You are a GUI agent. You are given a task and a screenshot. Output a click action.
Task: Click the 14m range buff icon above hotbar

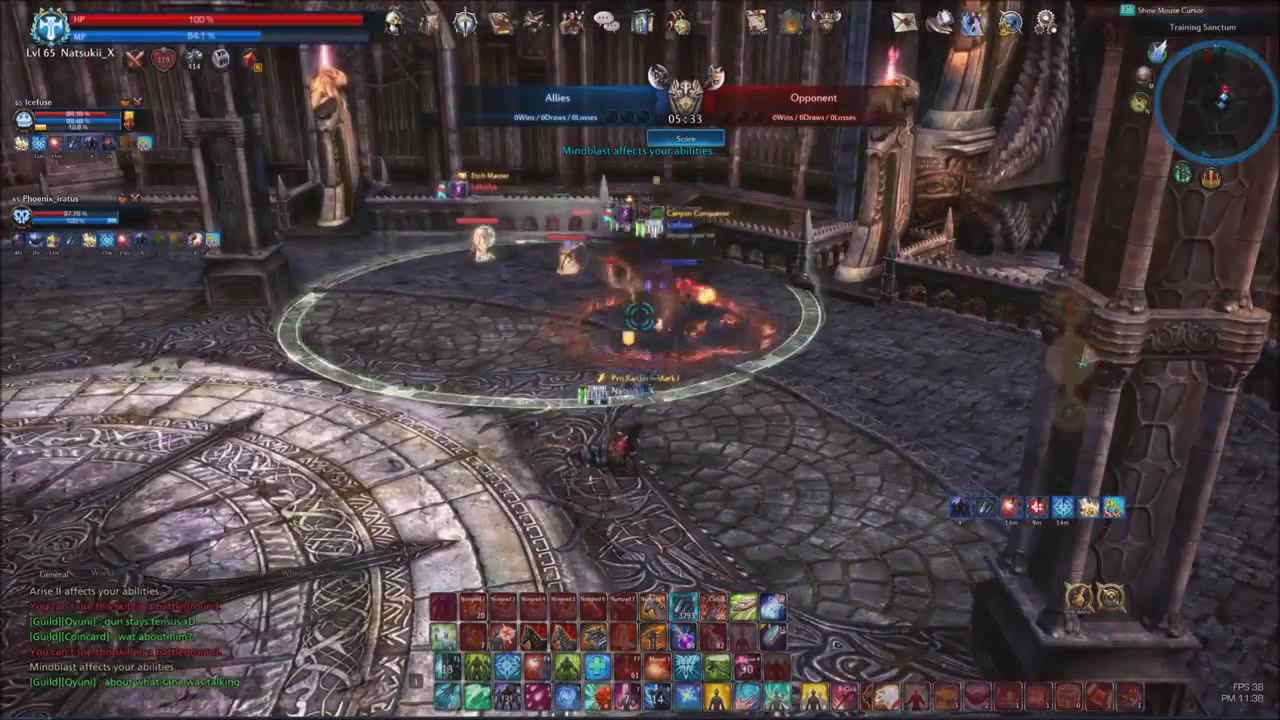pyautogui.click(x=1010, y=507)
